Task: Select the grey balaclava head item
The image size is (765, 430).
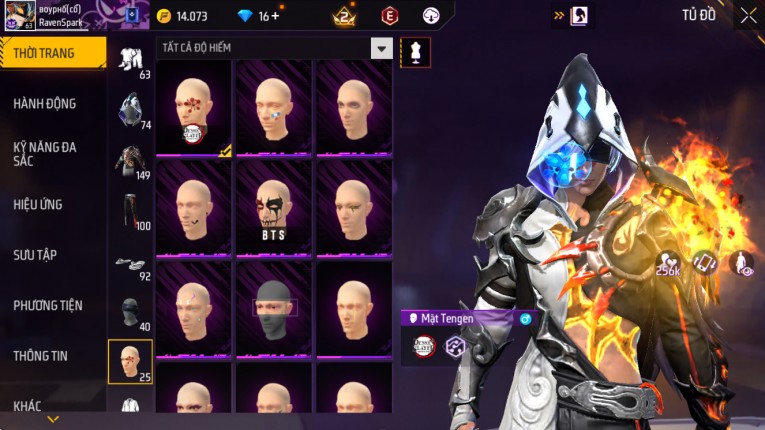Action: point(273,307)
